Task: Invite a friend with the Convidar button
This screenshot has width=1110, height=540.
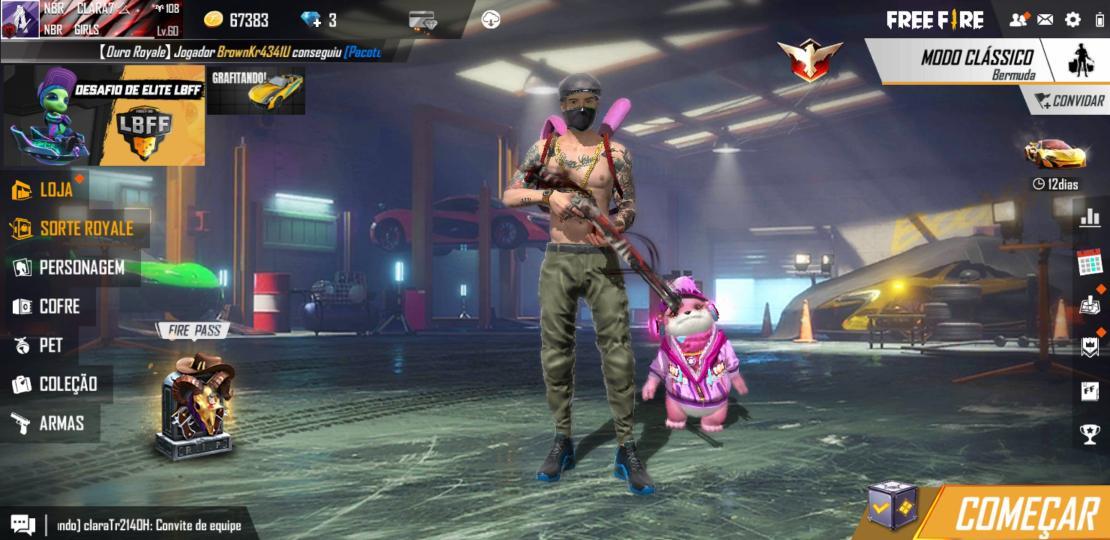Action: point(1070,100)
